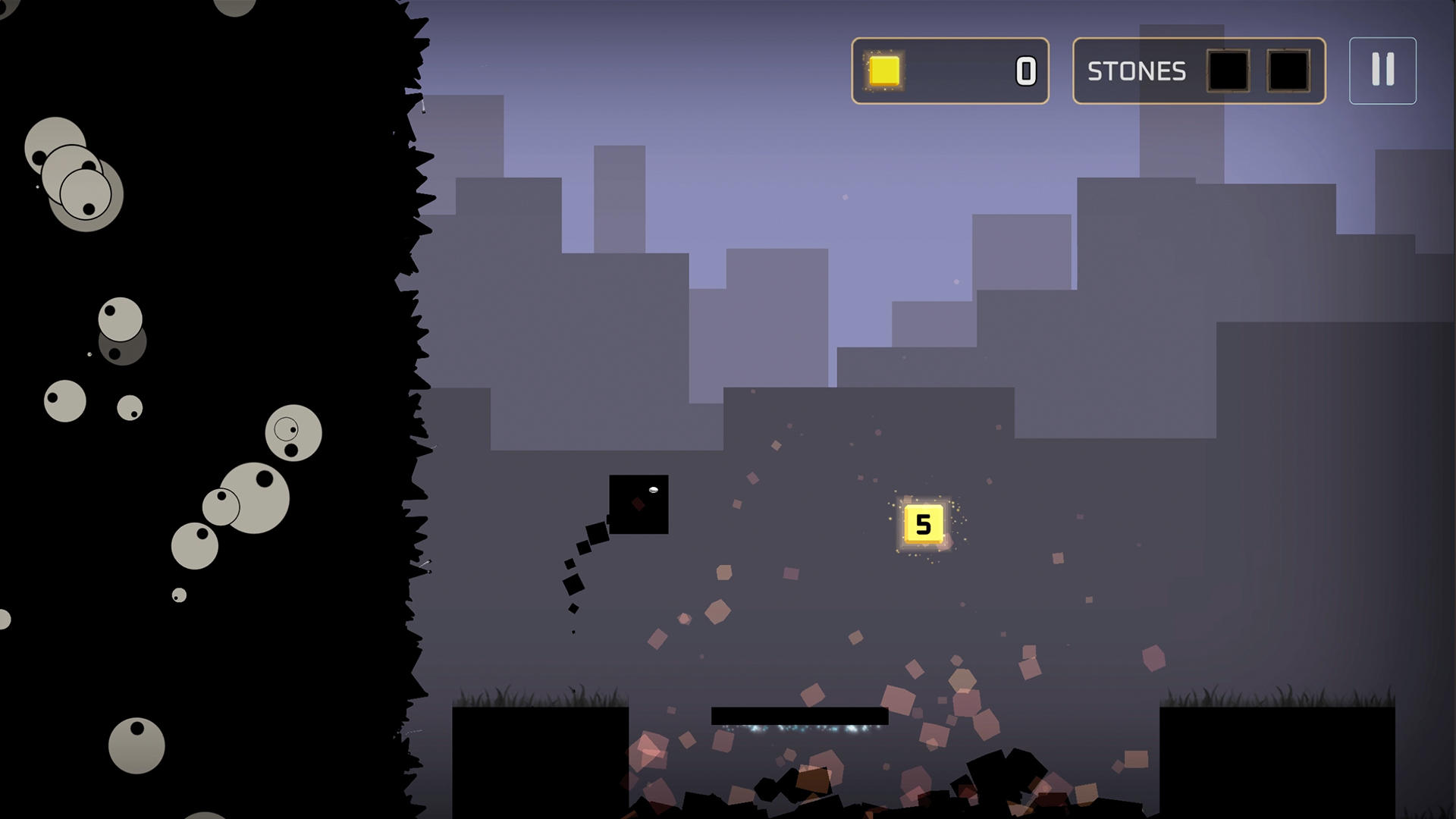Toggle pause by clicking the pause icon
Image resolution: width=1456 pixels, height=819 pixels.
[x=1382, y=70]
